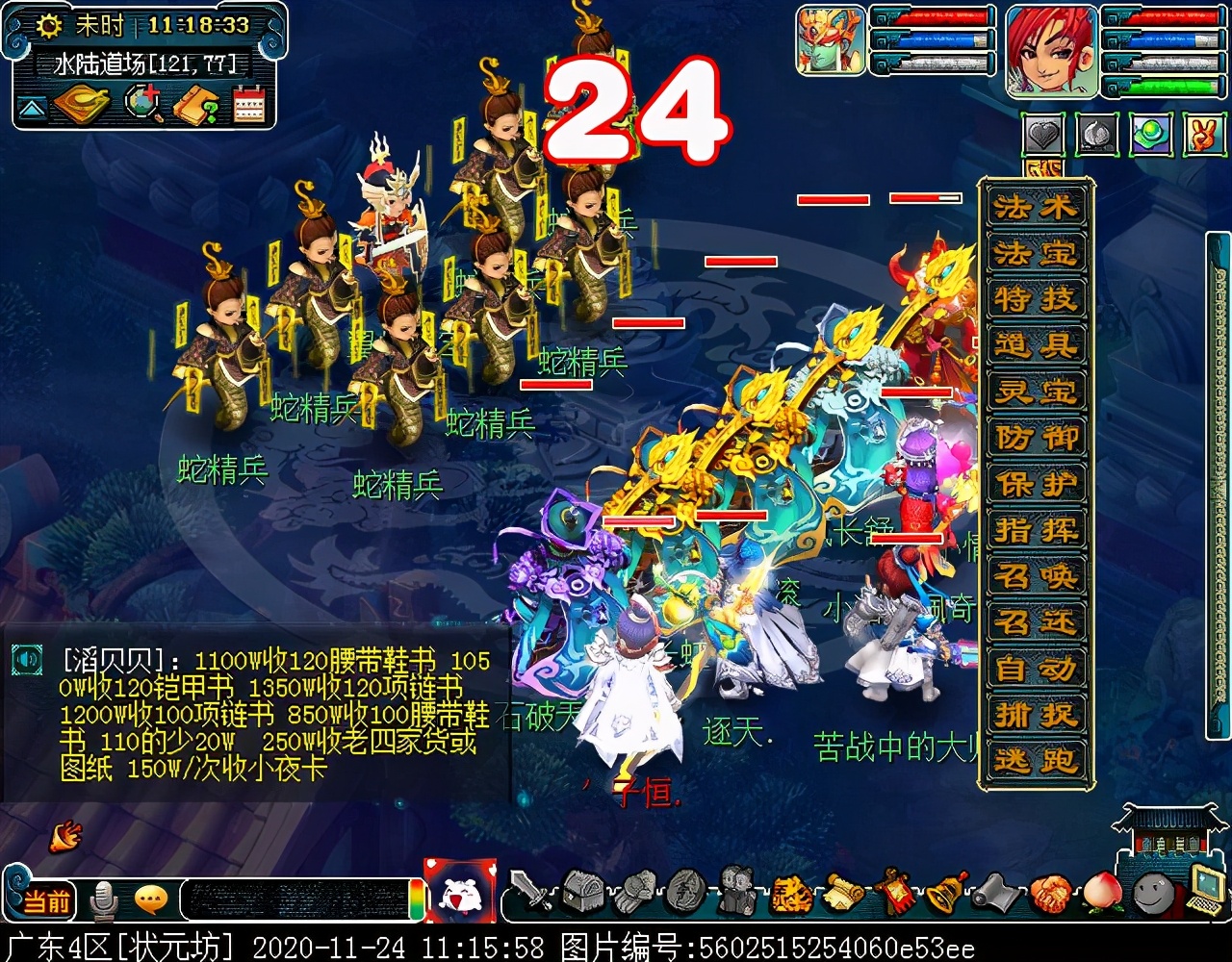
Task: Select the 捕捉 capture command
Action: pos(1036,716)
